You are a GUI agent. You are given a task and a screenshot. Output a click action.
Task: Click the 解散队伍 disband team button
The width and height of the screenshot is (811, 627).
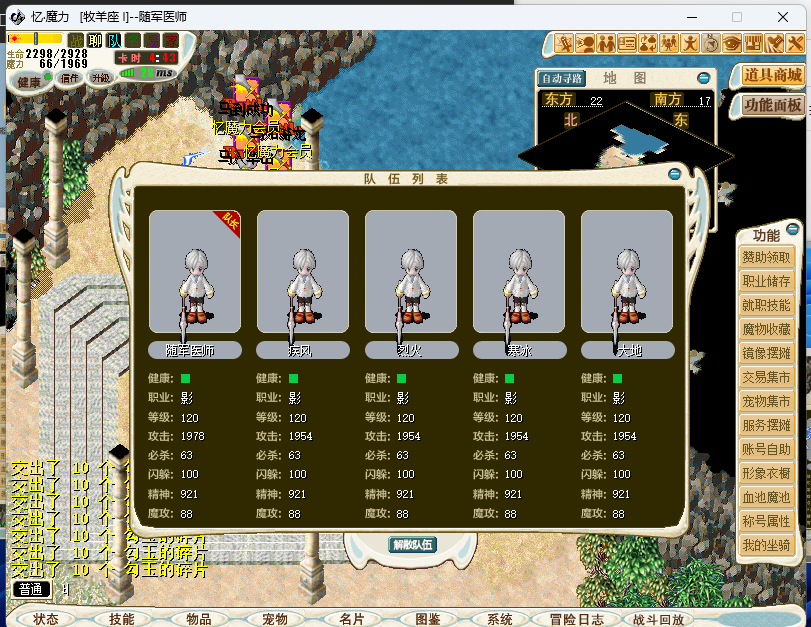click(412, 545)
